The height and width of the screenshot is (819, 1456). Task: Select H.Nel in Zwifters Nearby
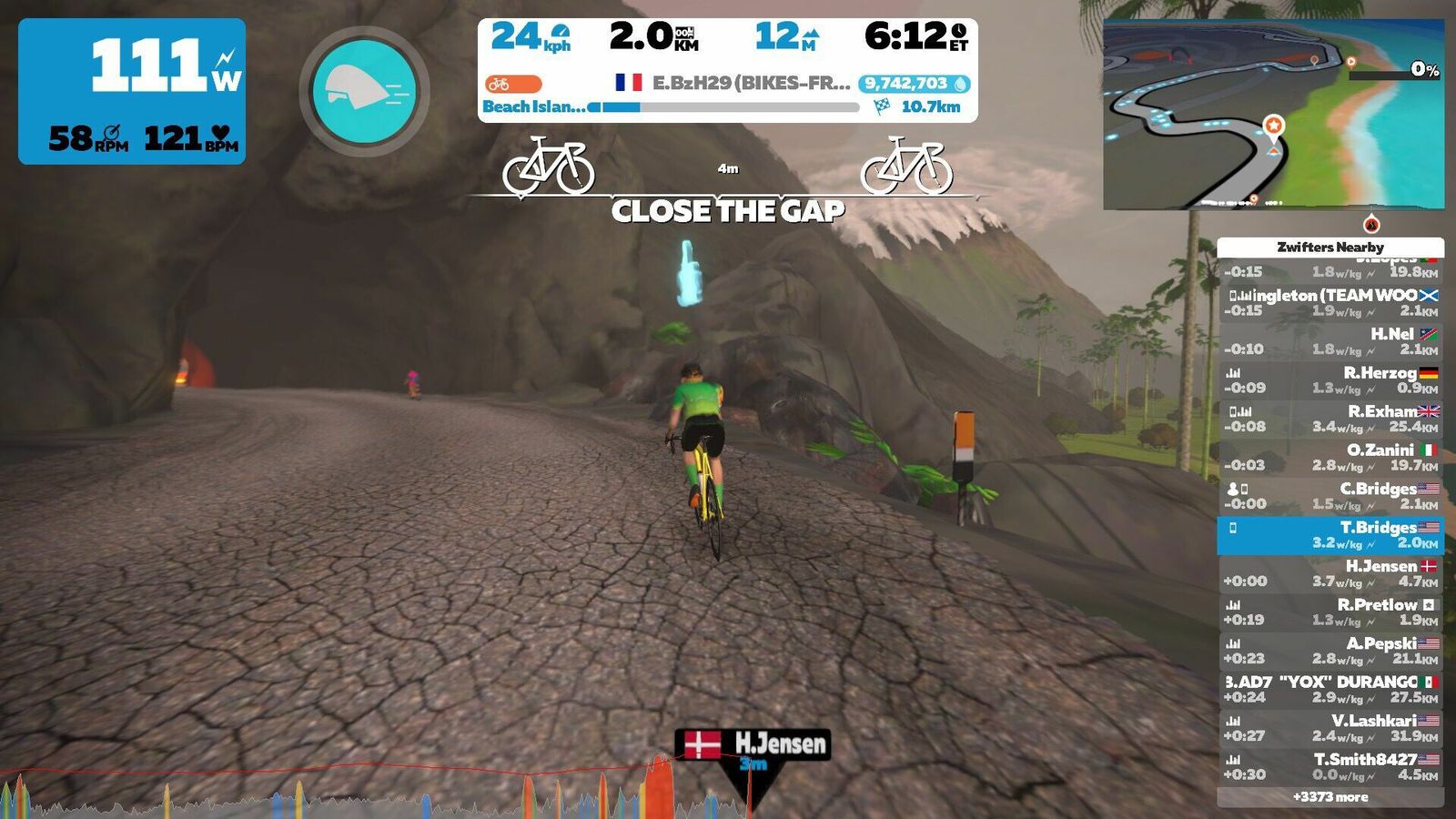[1330, 341]
